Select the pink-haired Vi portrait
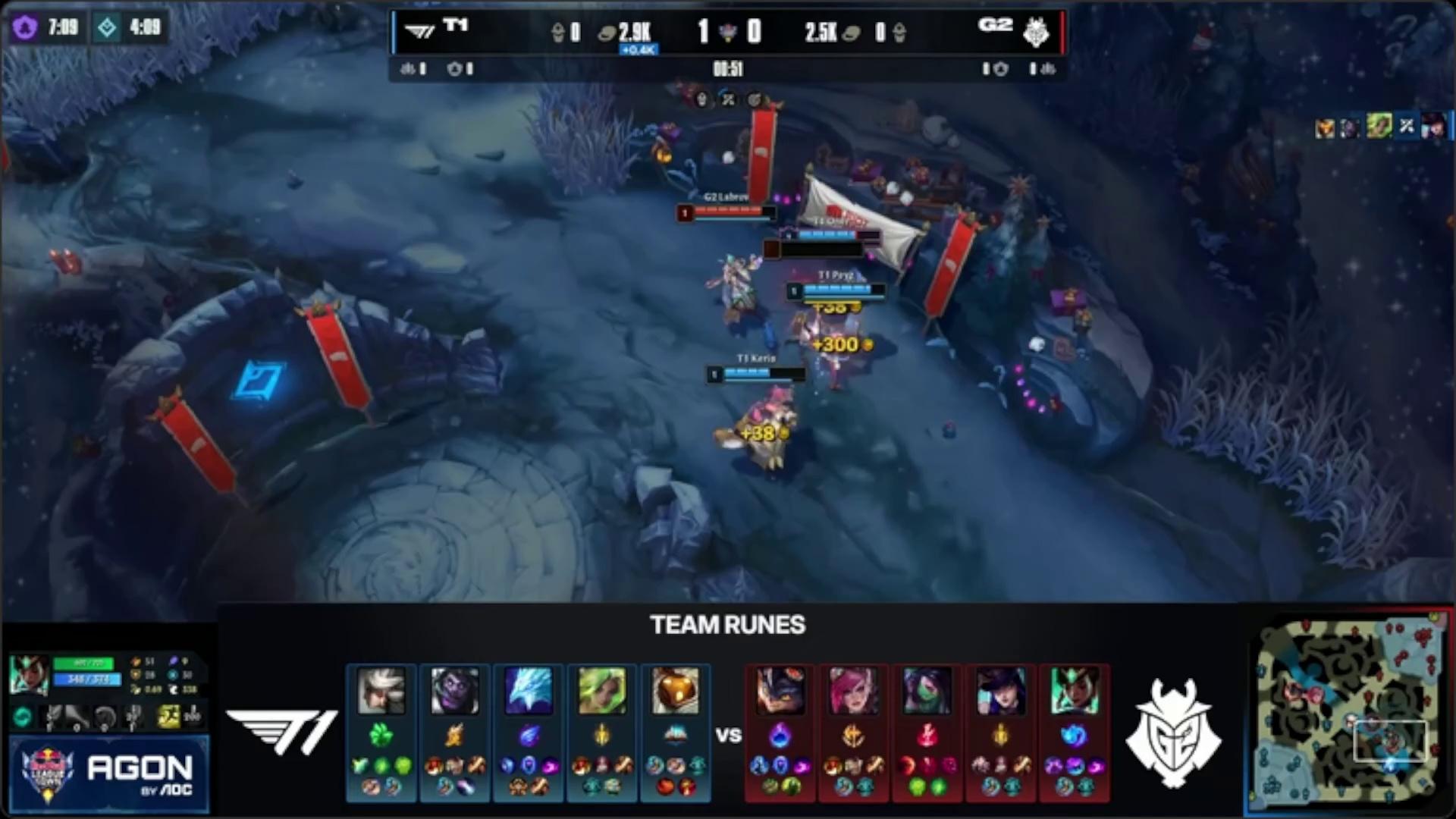 (853, 691)
